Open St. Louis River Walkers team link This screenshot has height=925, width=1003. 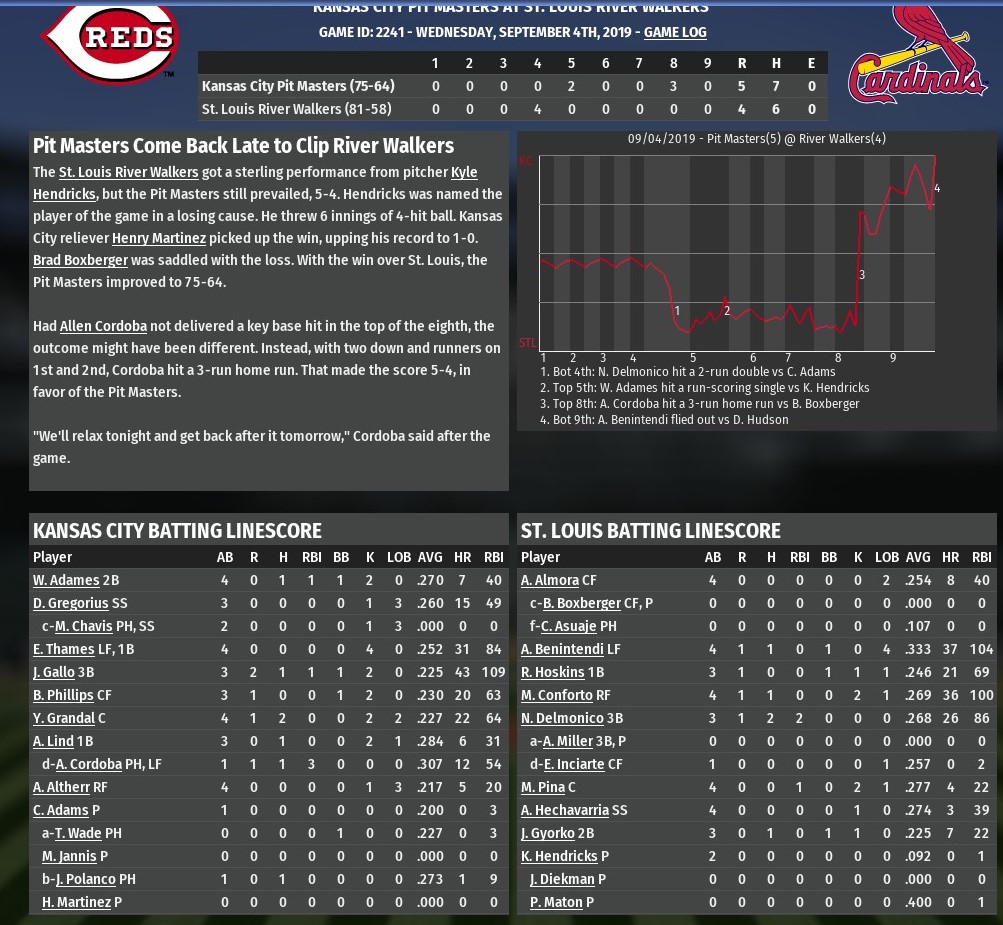click(128, 172)
